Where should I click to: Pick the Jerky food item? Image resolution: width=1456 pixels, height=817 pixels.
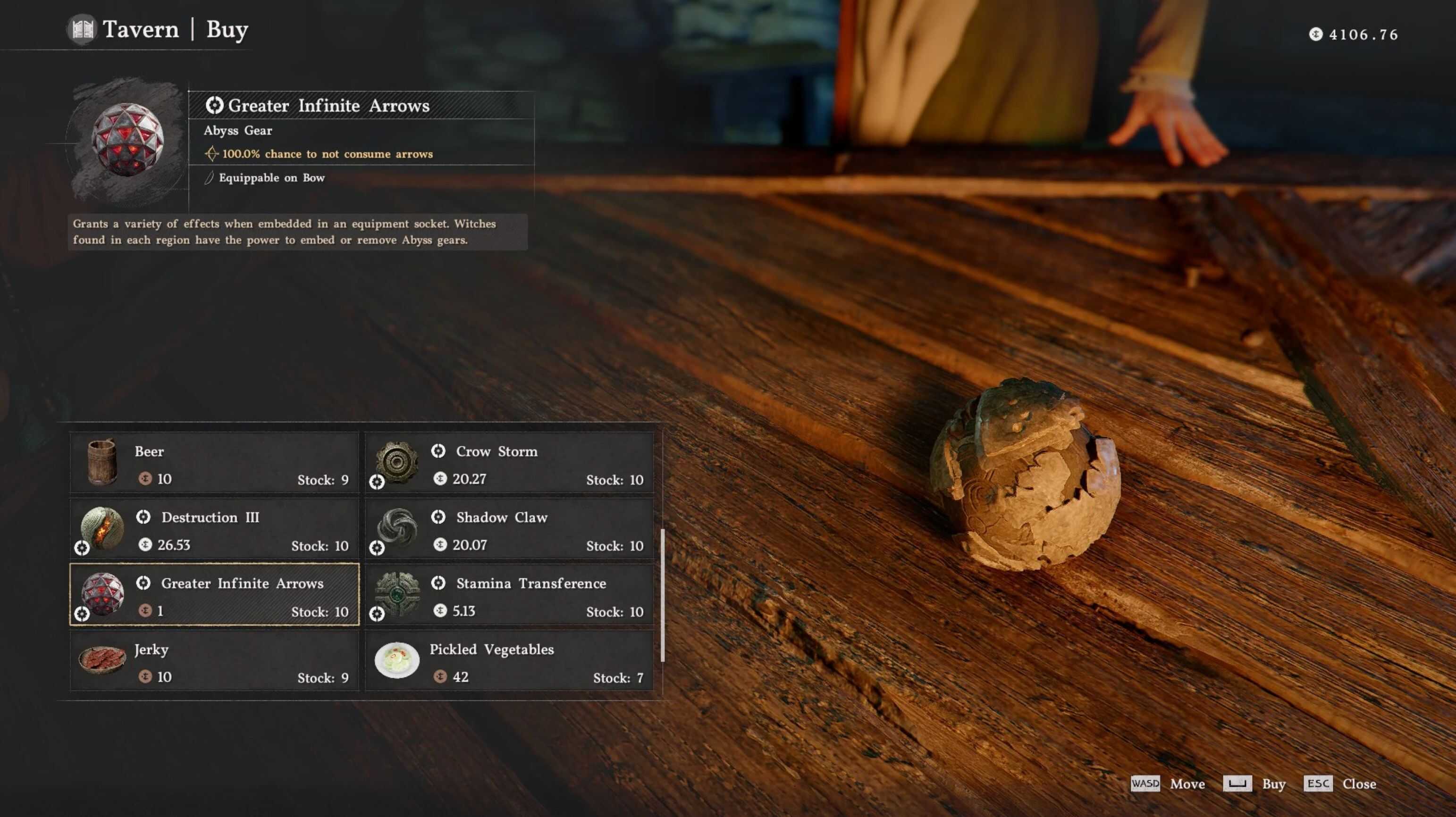[214, 660]
